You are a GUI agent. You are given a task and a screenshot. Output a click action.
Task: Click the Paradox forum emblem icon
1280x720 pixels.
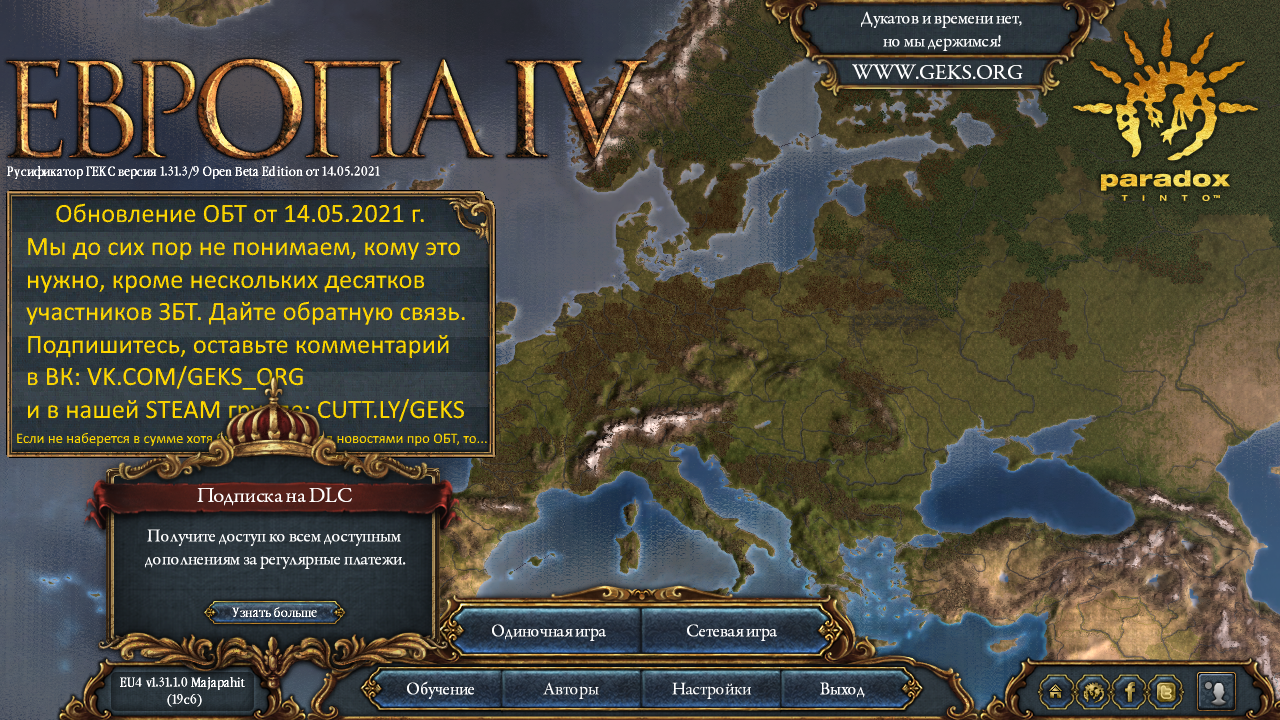(x=1094, y=691)
